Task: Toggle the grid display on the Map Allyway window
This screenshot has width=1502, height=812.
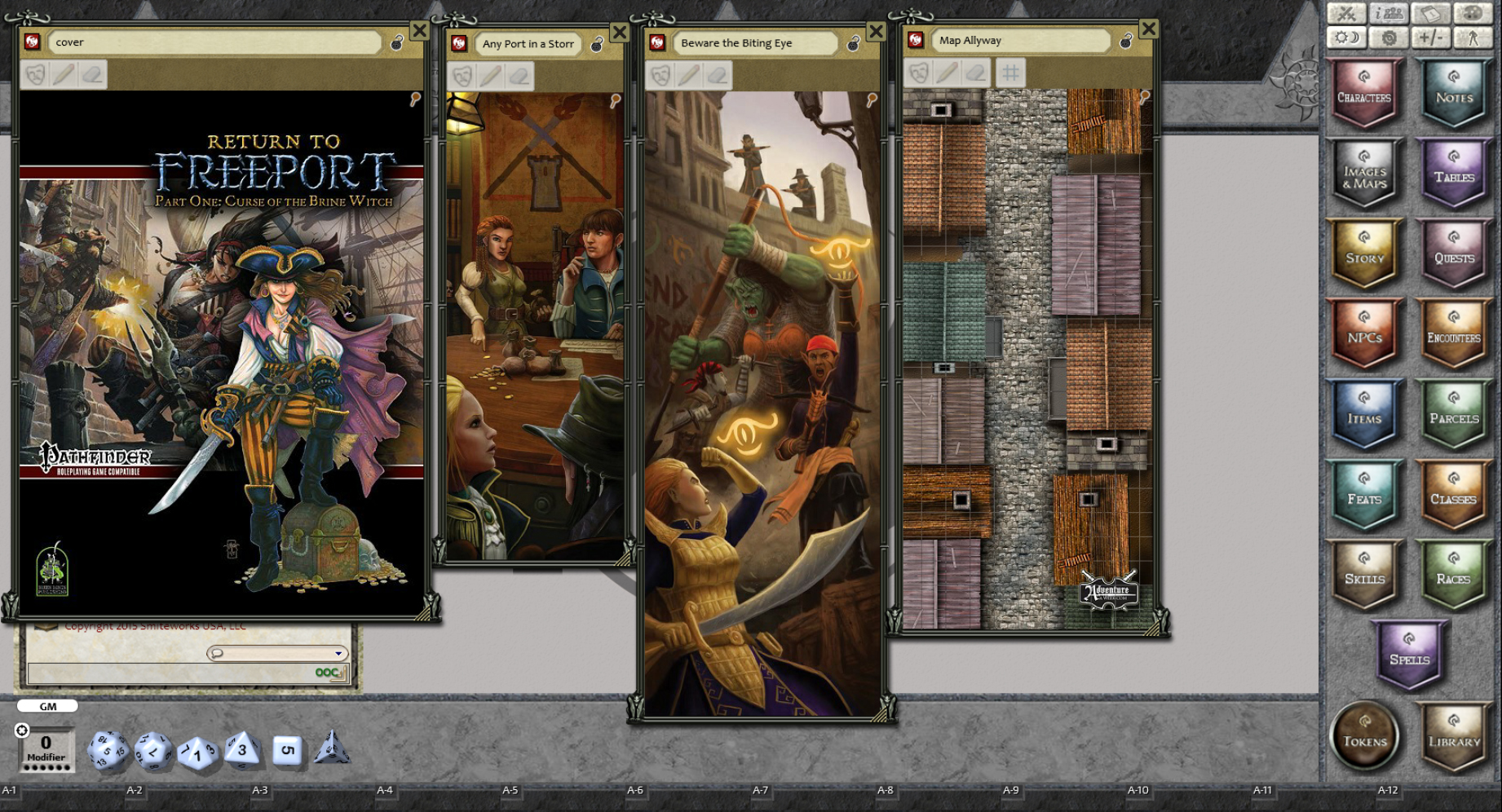Action: coord(1009,73)
